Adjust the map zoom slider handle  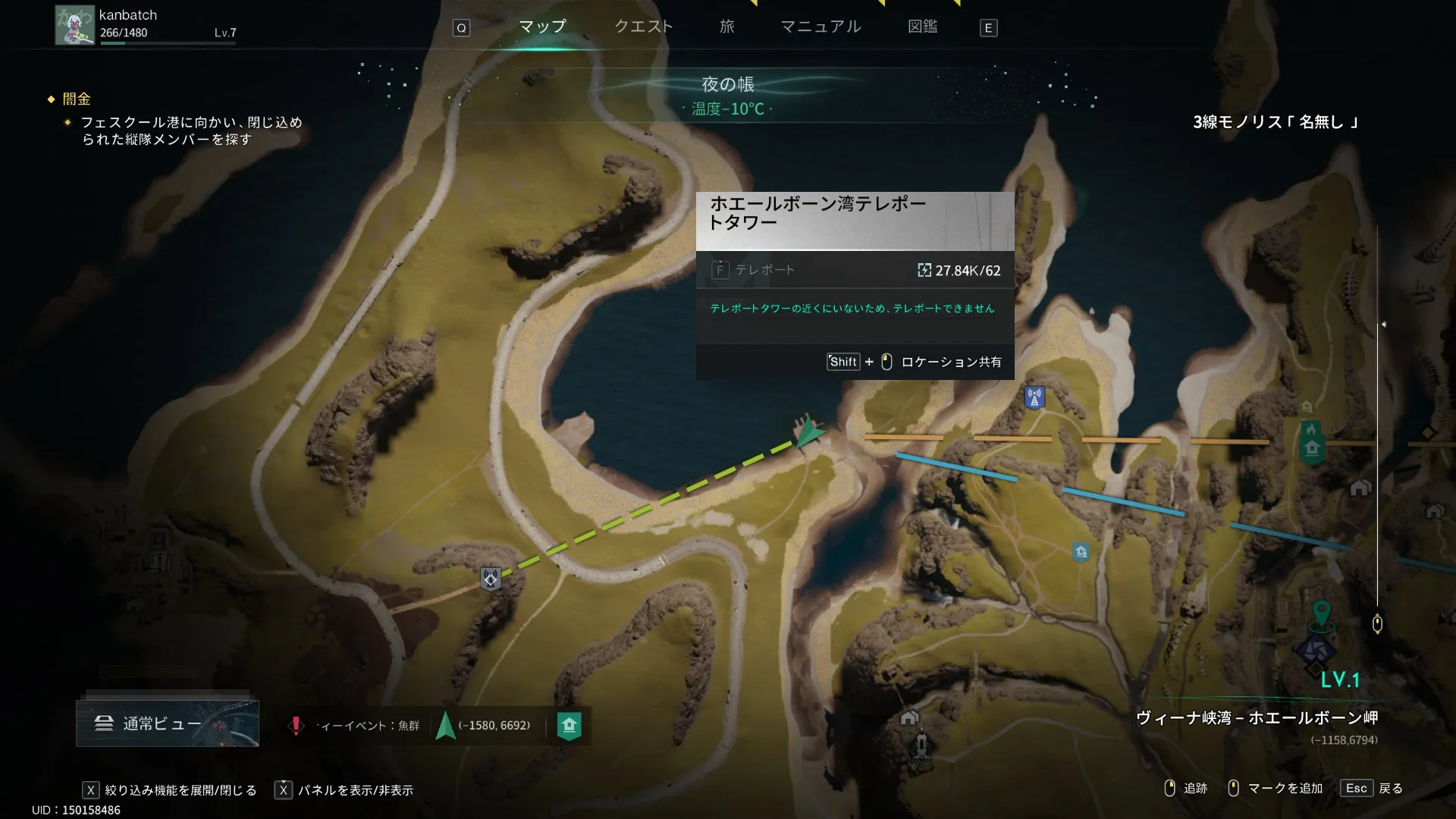tap(1377, 624)
